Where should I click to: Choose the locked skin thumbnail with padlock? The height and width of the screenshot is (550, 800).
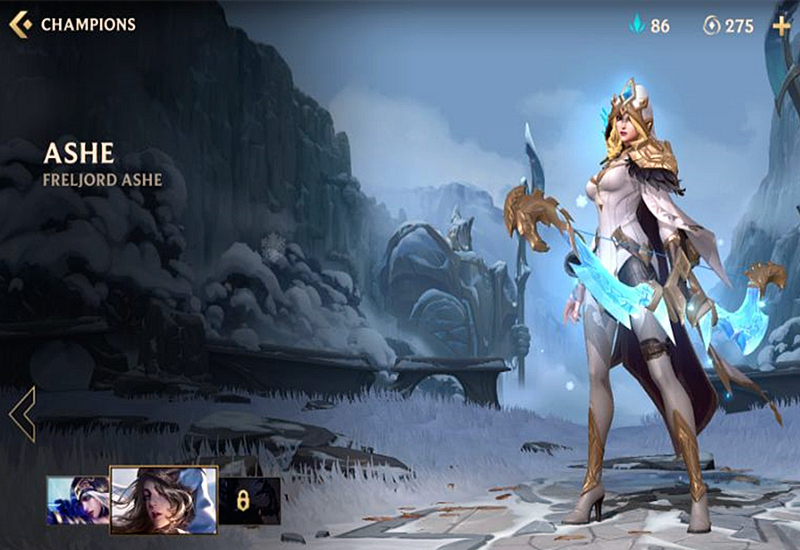(250, 500)
